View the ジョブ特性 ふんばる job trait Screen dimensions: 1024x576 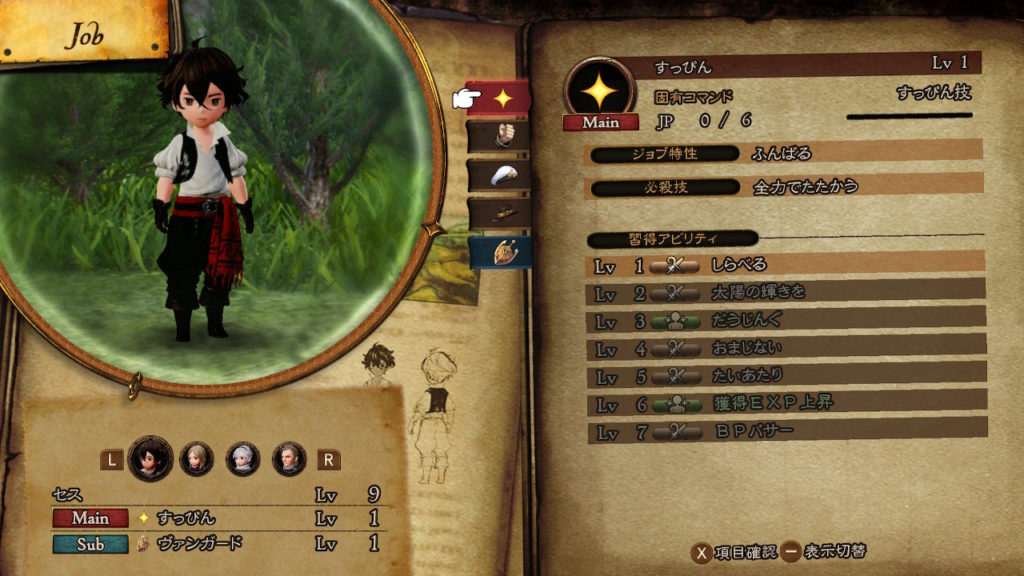pyautogui.click(x=785, y=154)
